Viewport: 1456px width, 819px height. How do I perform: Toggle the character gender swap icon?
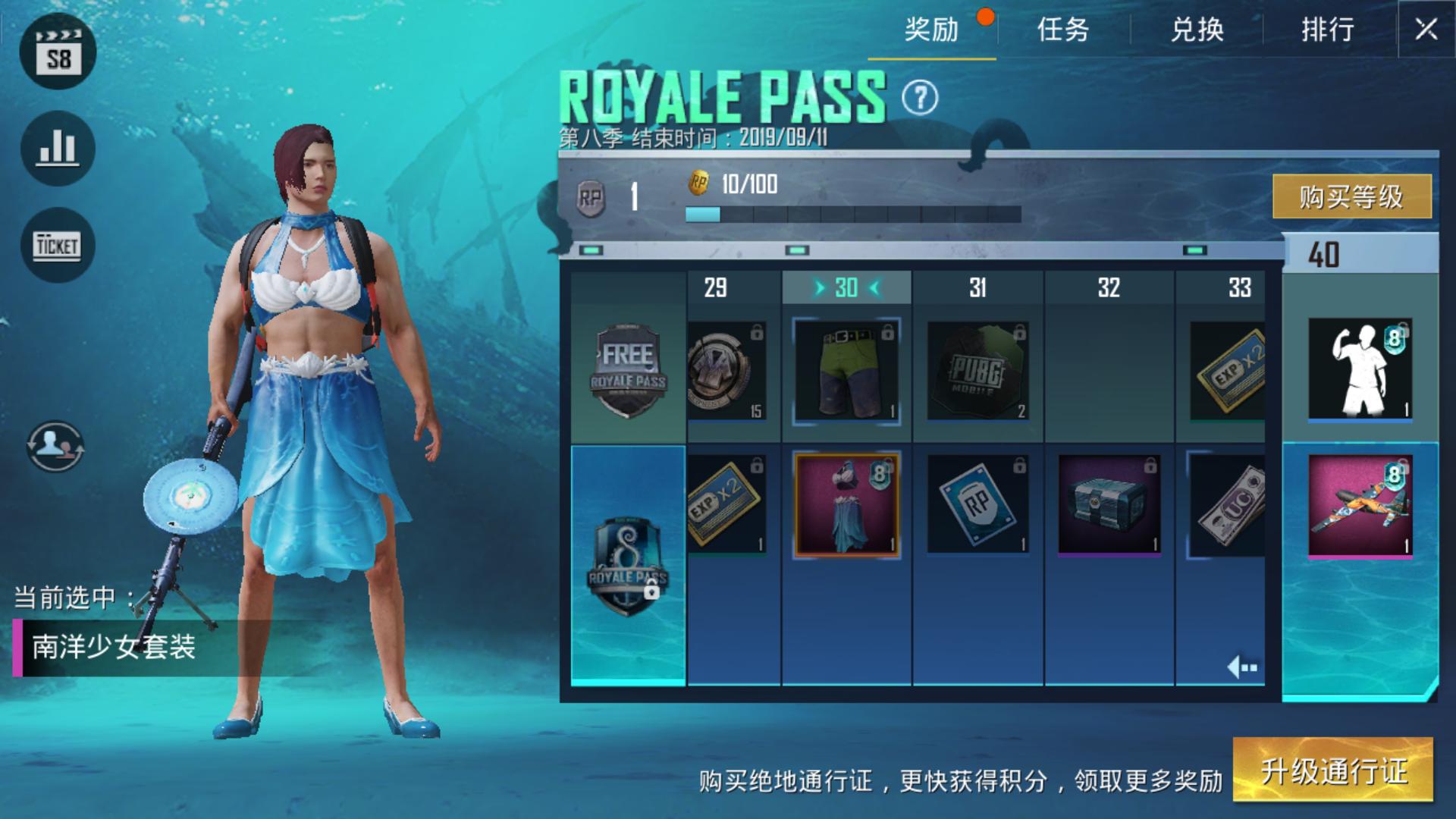coord(55,446)
